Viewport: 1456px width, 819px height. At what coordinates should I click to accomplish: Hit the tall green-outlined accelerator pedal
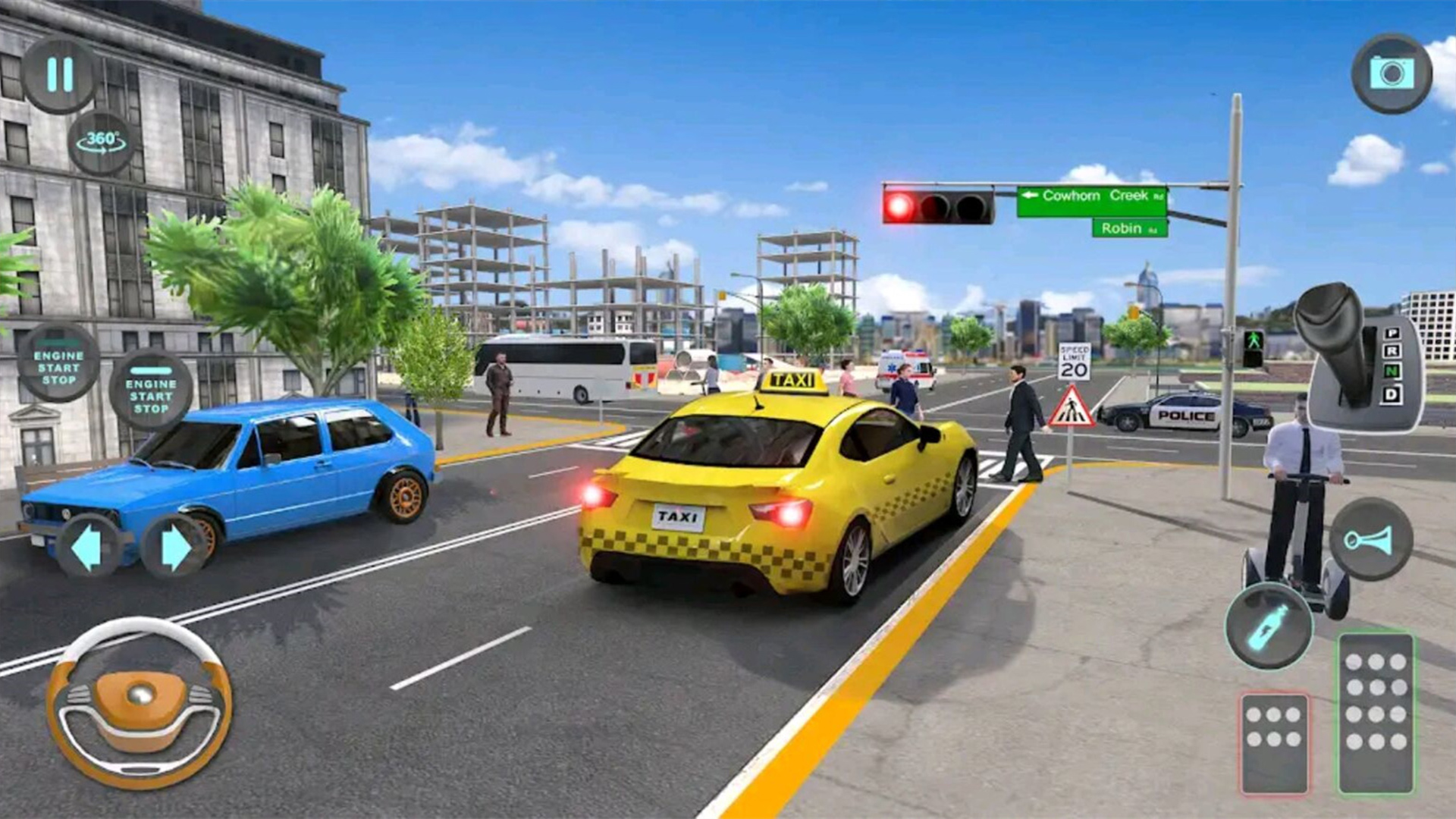[1376, 712]
